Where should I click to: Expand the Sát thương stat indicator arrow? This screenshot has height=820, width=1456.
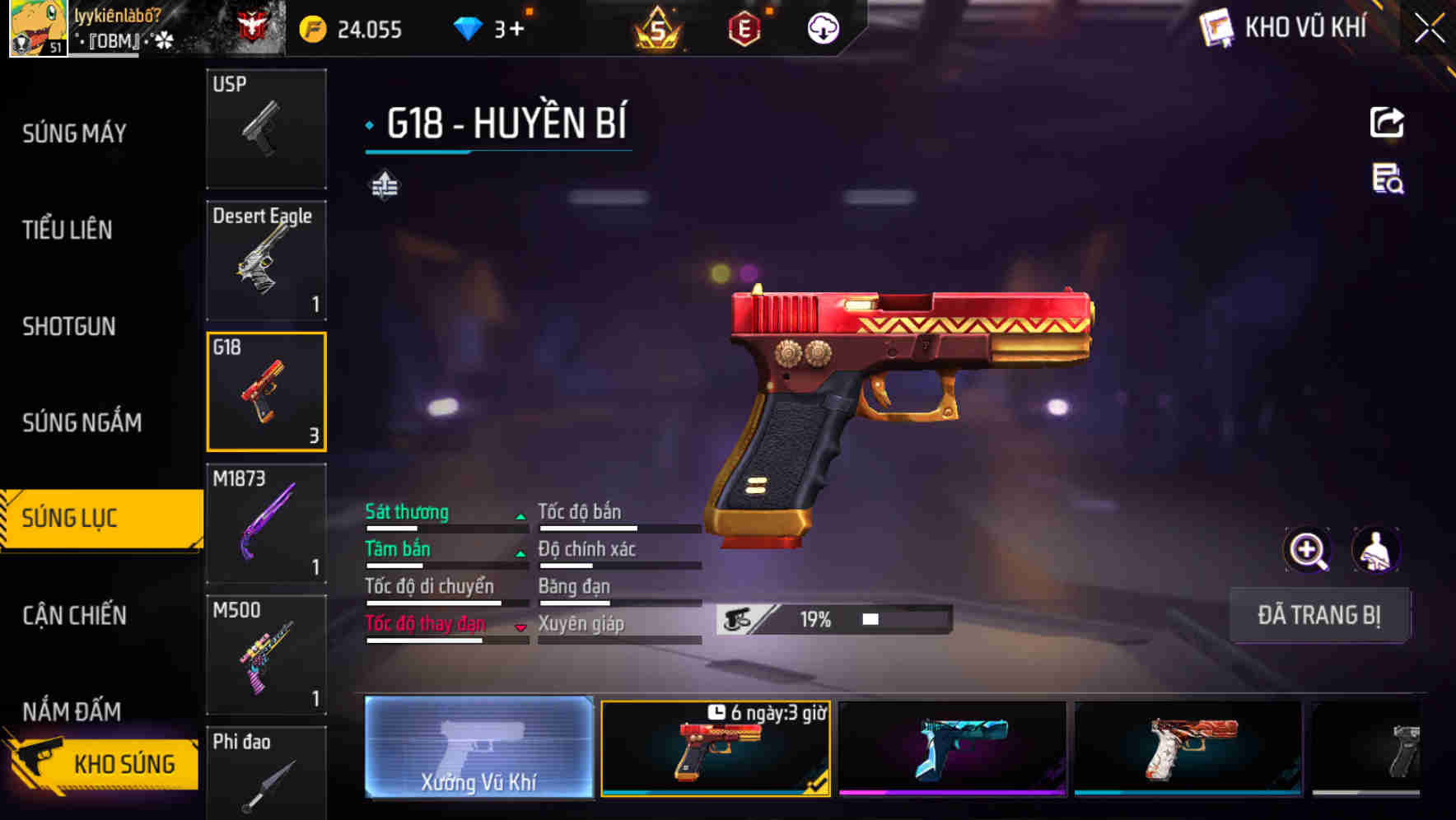521,515
